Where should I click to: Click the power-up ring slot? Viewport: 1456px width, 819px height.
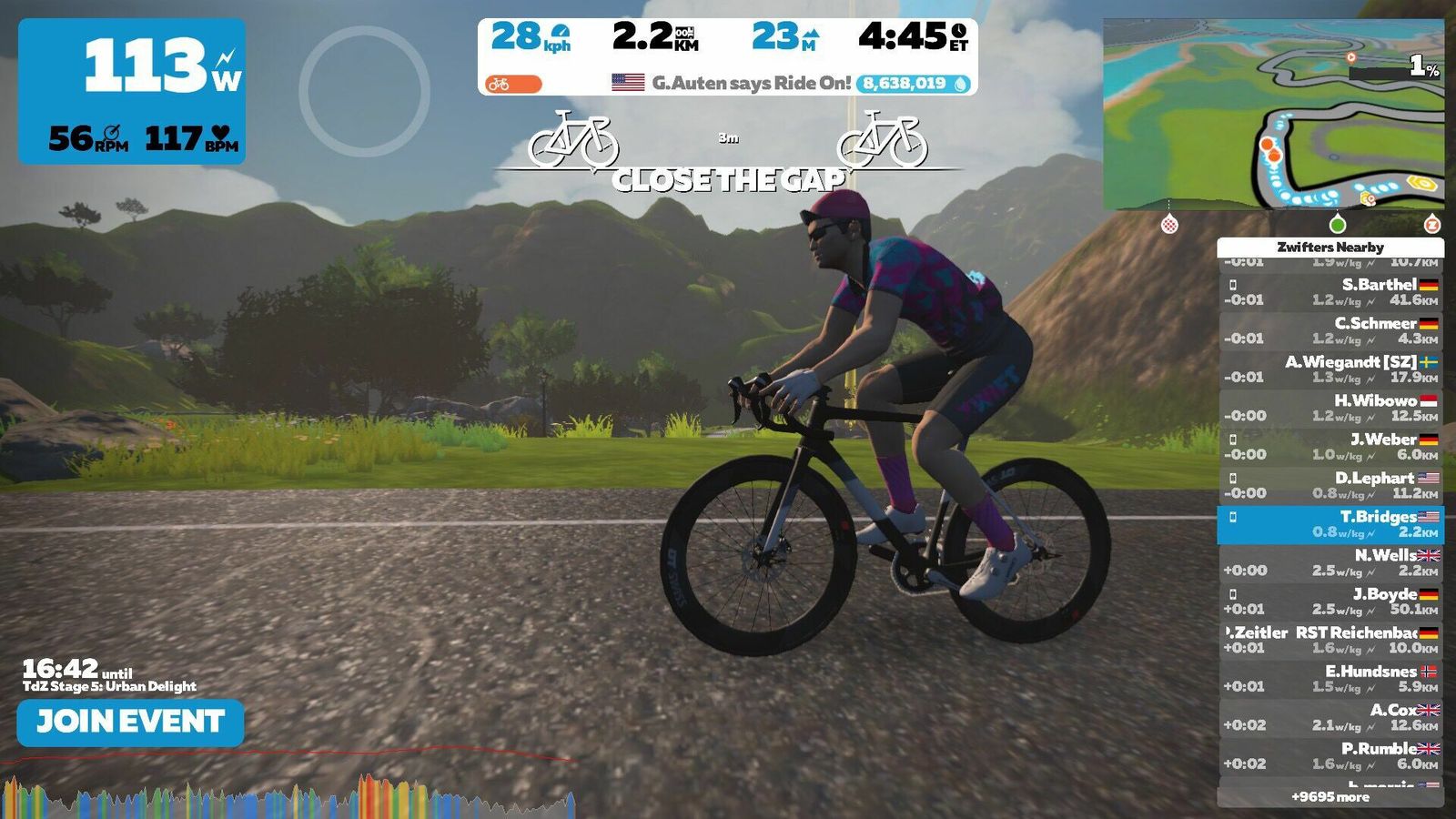coord(364,91)
